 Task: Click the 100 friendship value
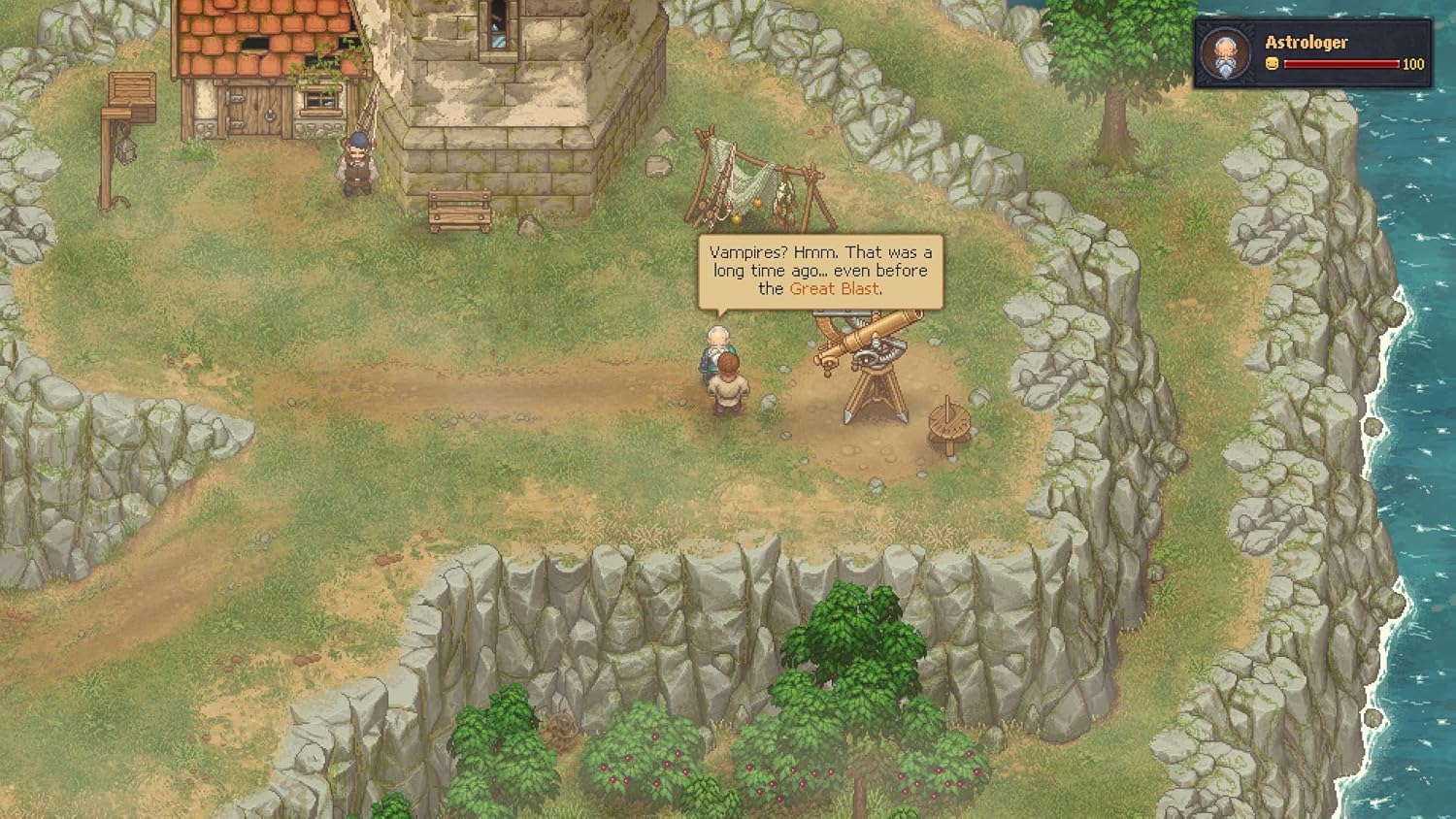coord(1412,66)
